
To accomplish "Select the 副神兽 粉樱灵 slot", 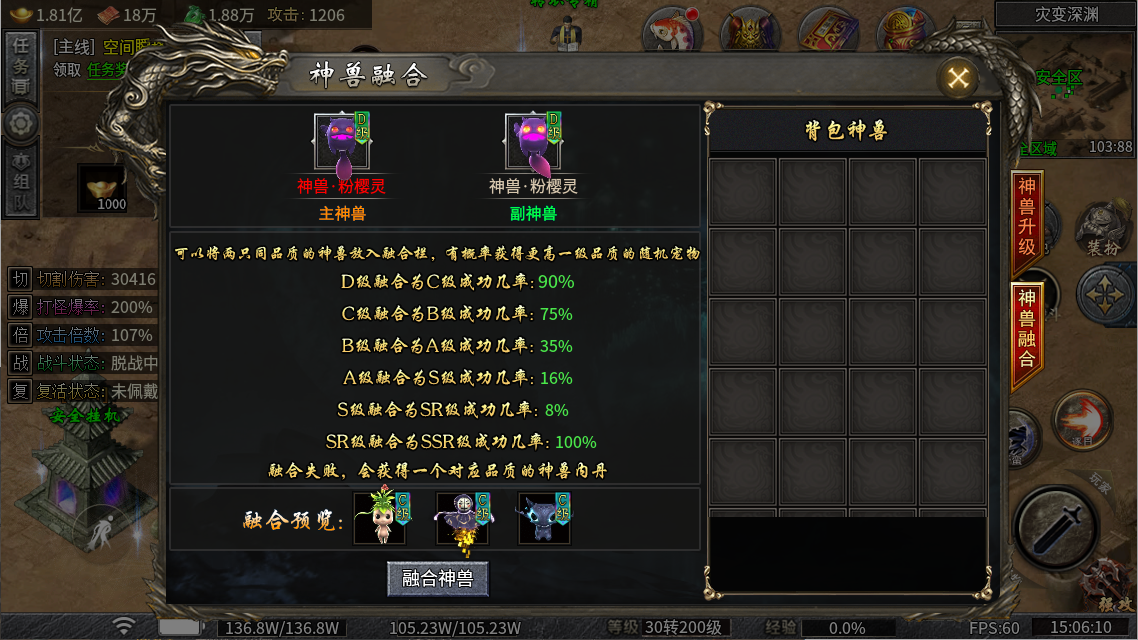I will (x=533, y=143).
